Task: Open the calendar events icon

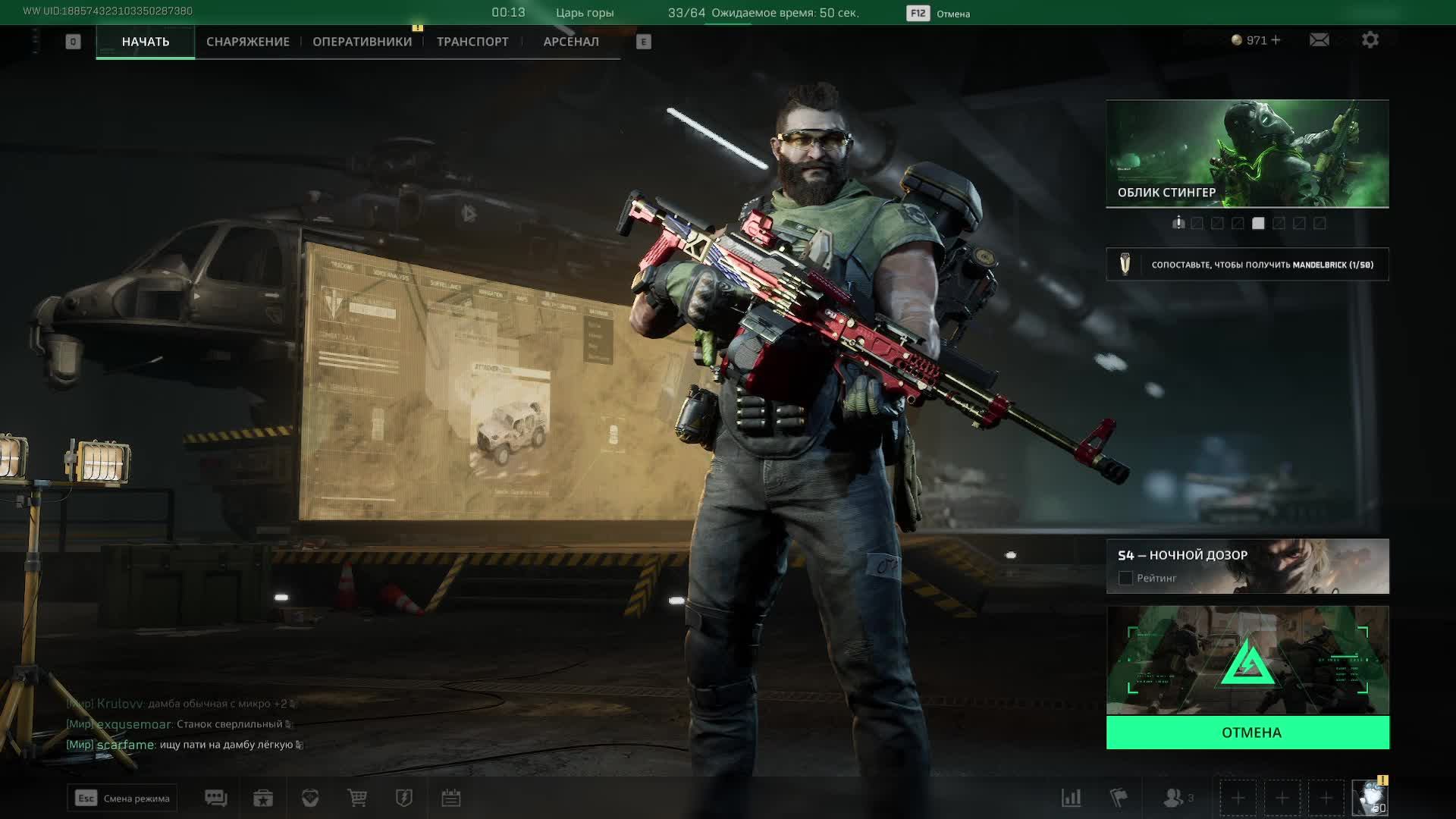Action: point(451,798)
